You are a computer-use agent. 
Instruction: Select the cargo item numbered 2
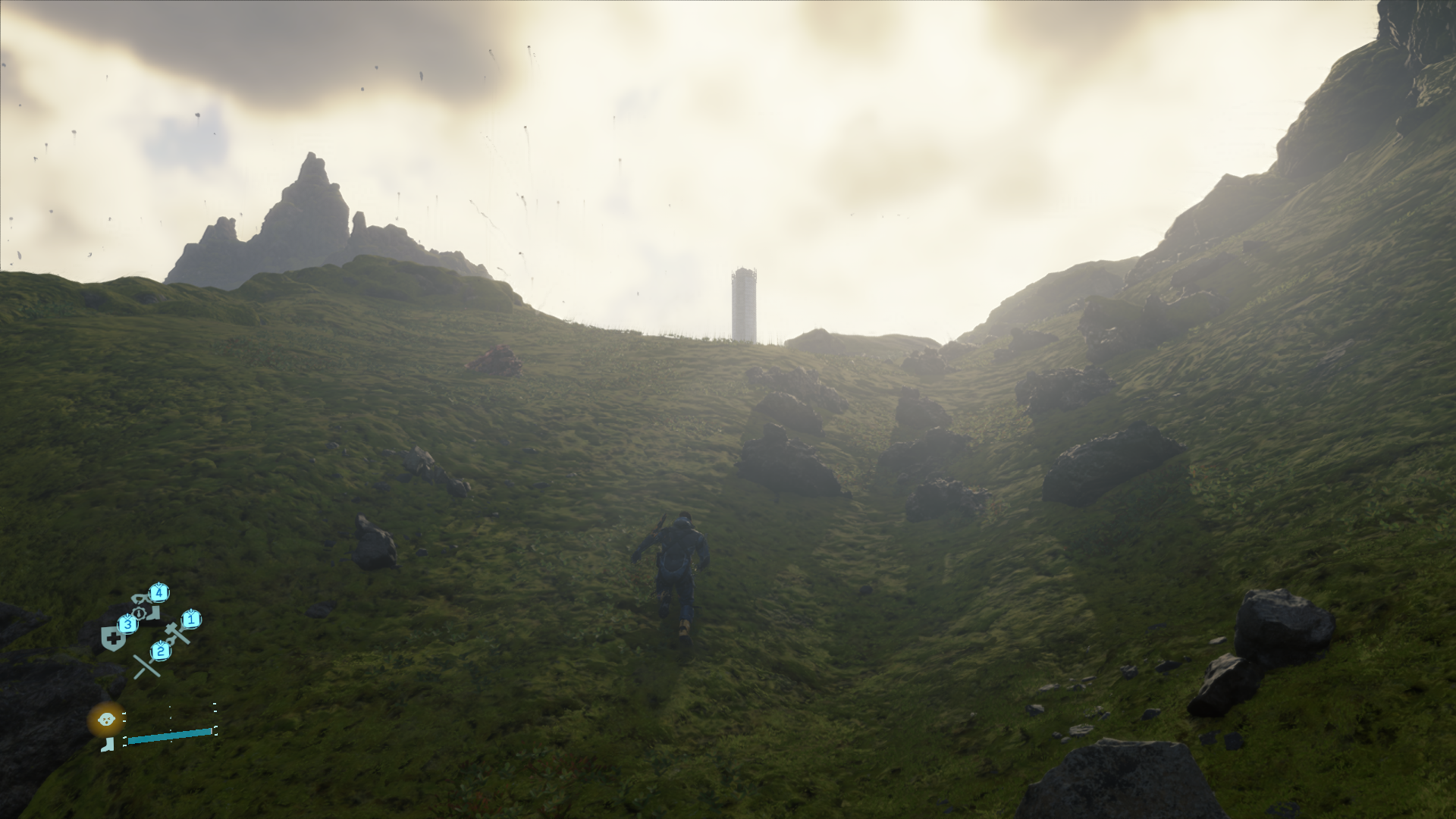tap(161, 650)
